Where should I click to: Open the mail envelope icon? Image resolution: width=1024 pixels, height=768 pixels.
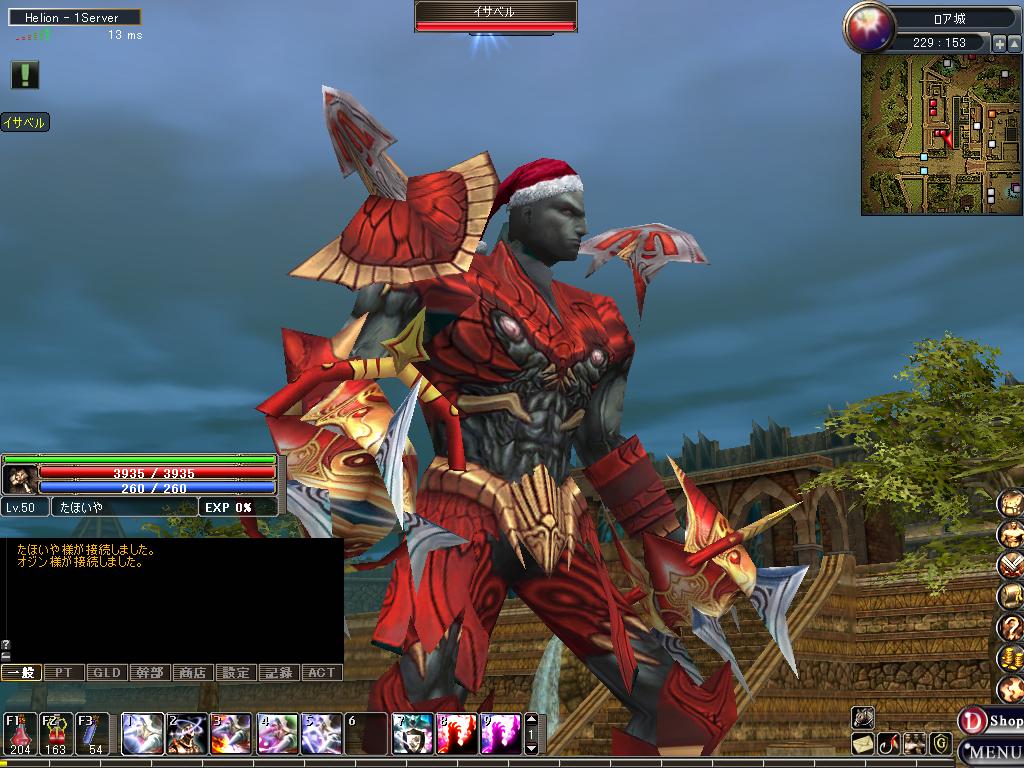tap(863, 744)
